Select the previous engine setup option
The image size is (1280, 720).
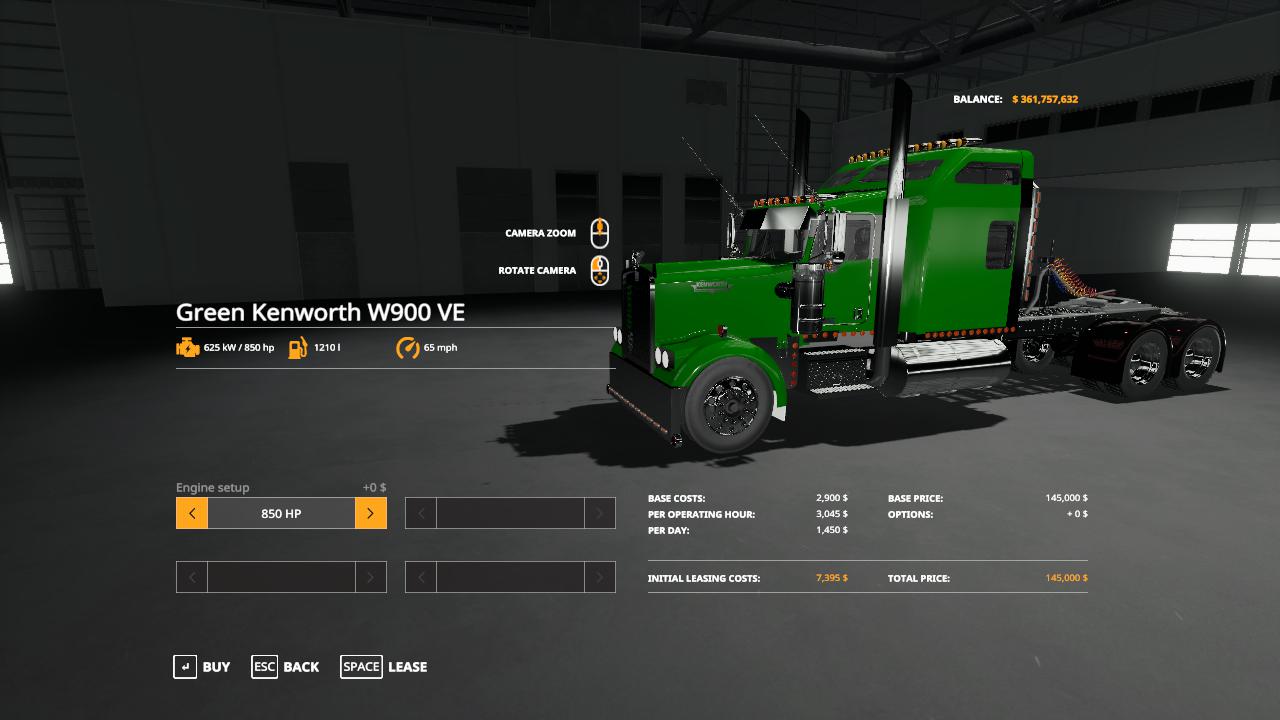pyautogui.click(x=192, y=514)
